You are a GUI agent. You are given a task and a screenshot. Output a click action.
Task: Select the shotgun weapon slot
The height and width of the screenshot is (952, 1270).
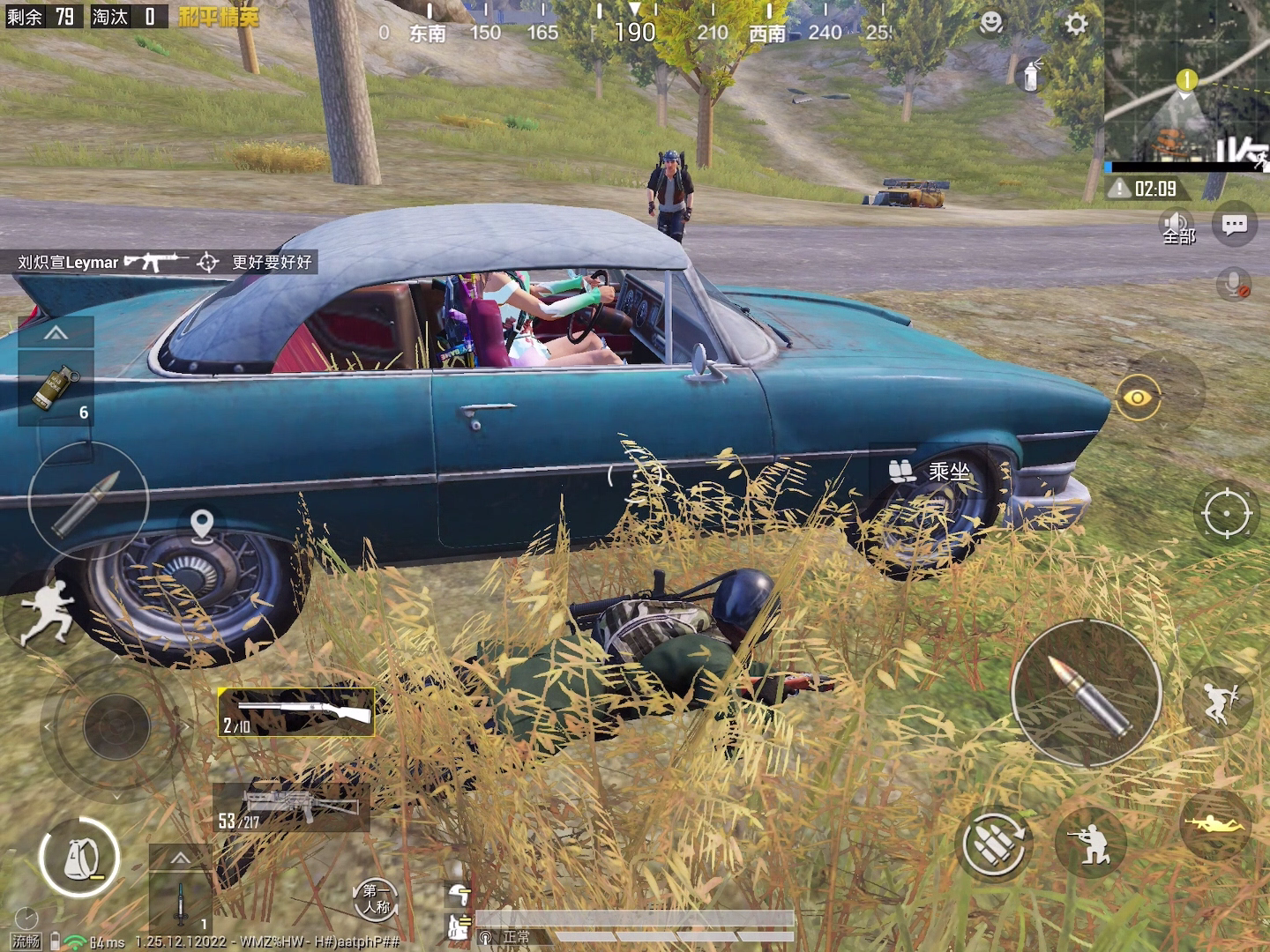pyautogui.click(x=296, y=712)
